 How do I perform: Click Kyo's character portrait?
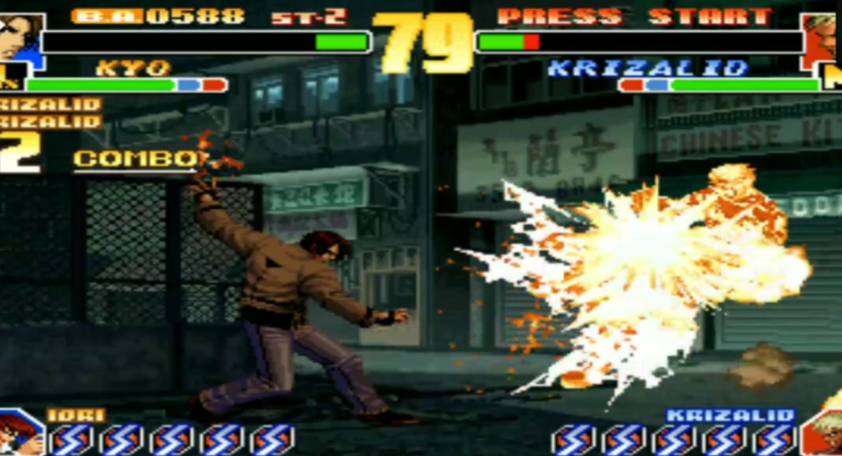pyautogui.click(x=20, y=40)
